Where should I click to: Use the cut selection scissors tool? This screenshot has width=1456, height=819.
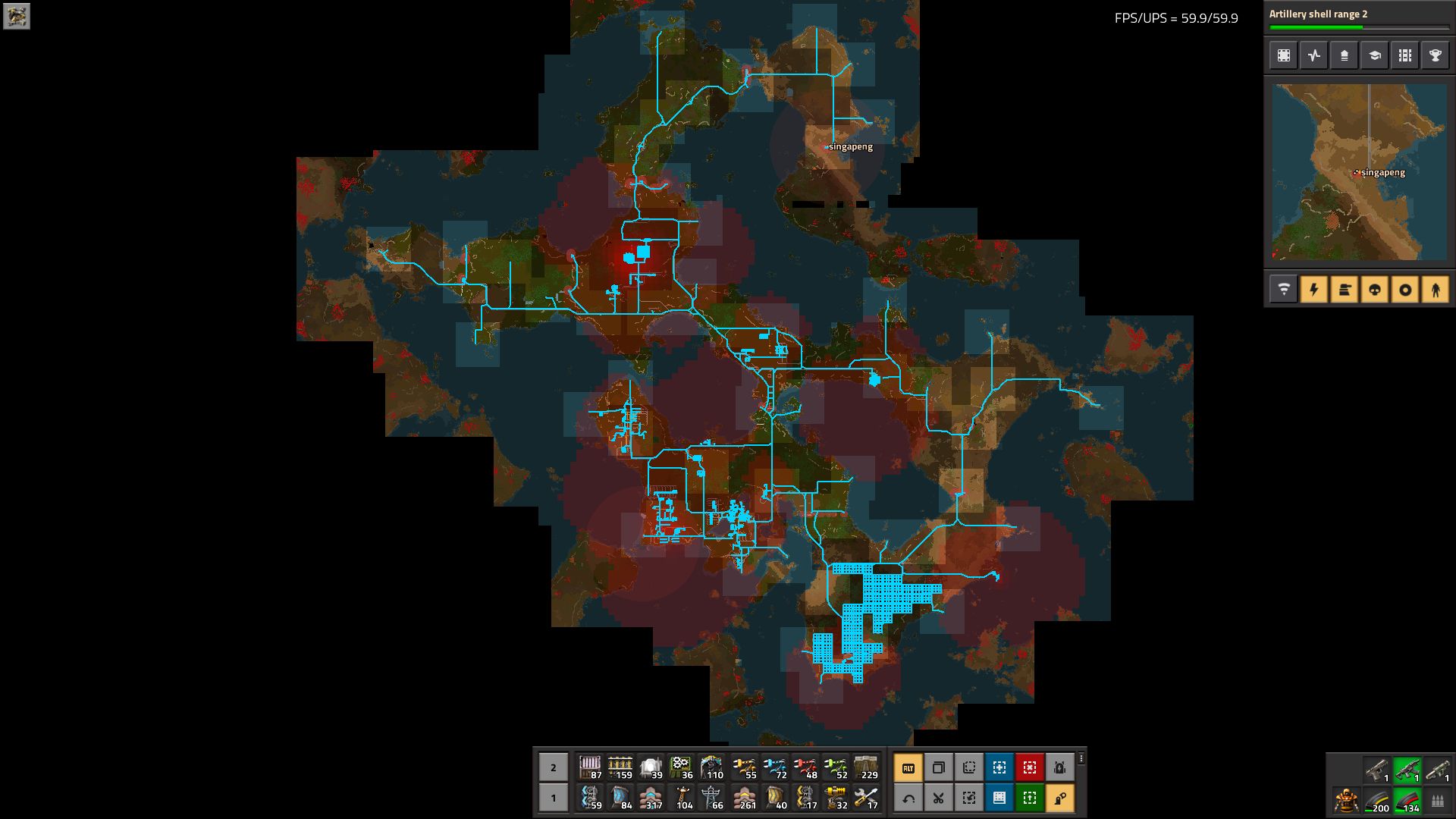(938, 798)
